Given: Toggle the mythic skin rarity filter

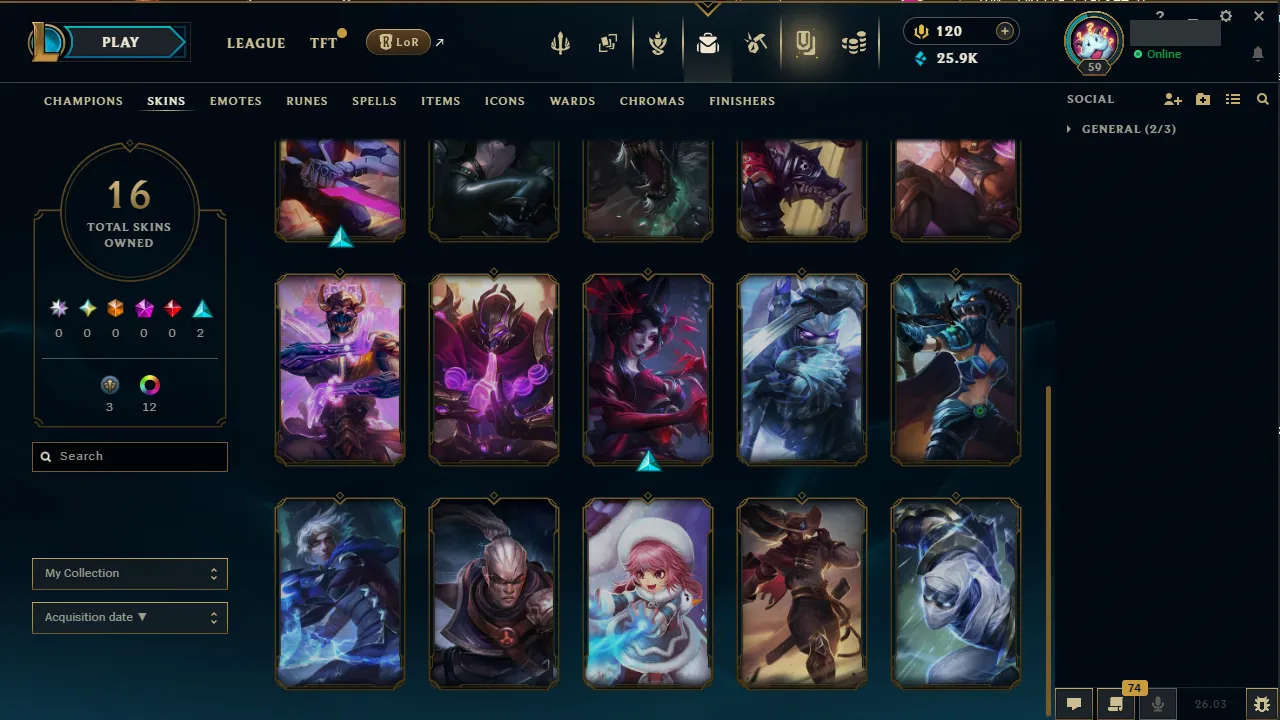Looking at the screenshot, I should tap(87, 308).
